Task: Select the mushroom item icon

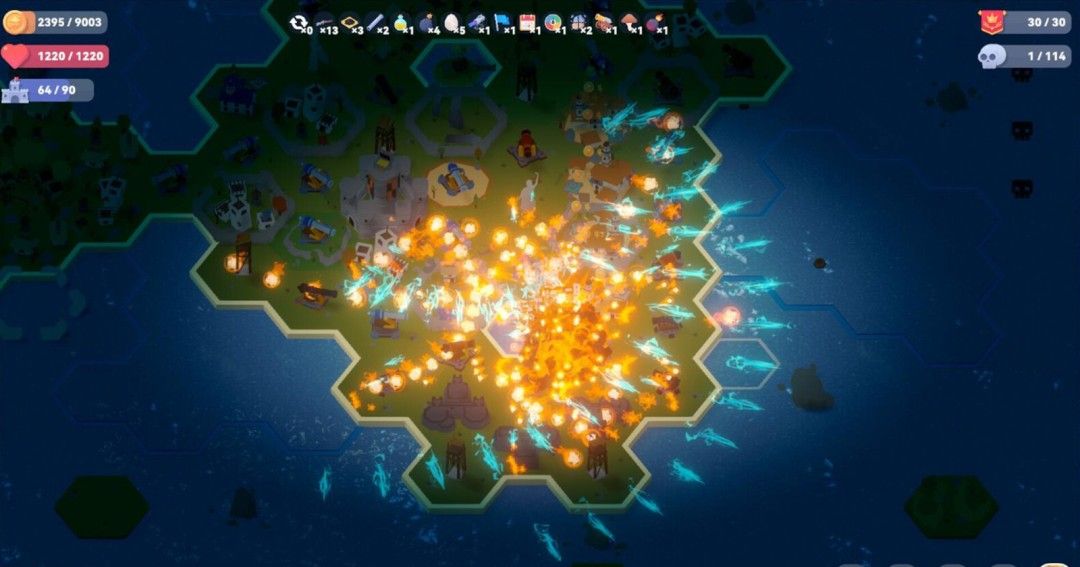Action: click(x=630, y=22)
